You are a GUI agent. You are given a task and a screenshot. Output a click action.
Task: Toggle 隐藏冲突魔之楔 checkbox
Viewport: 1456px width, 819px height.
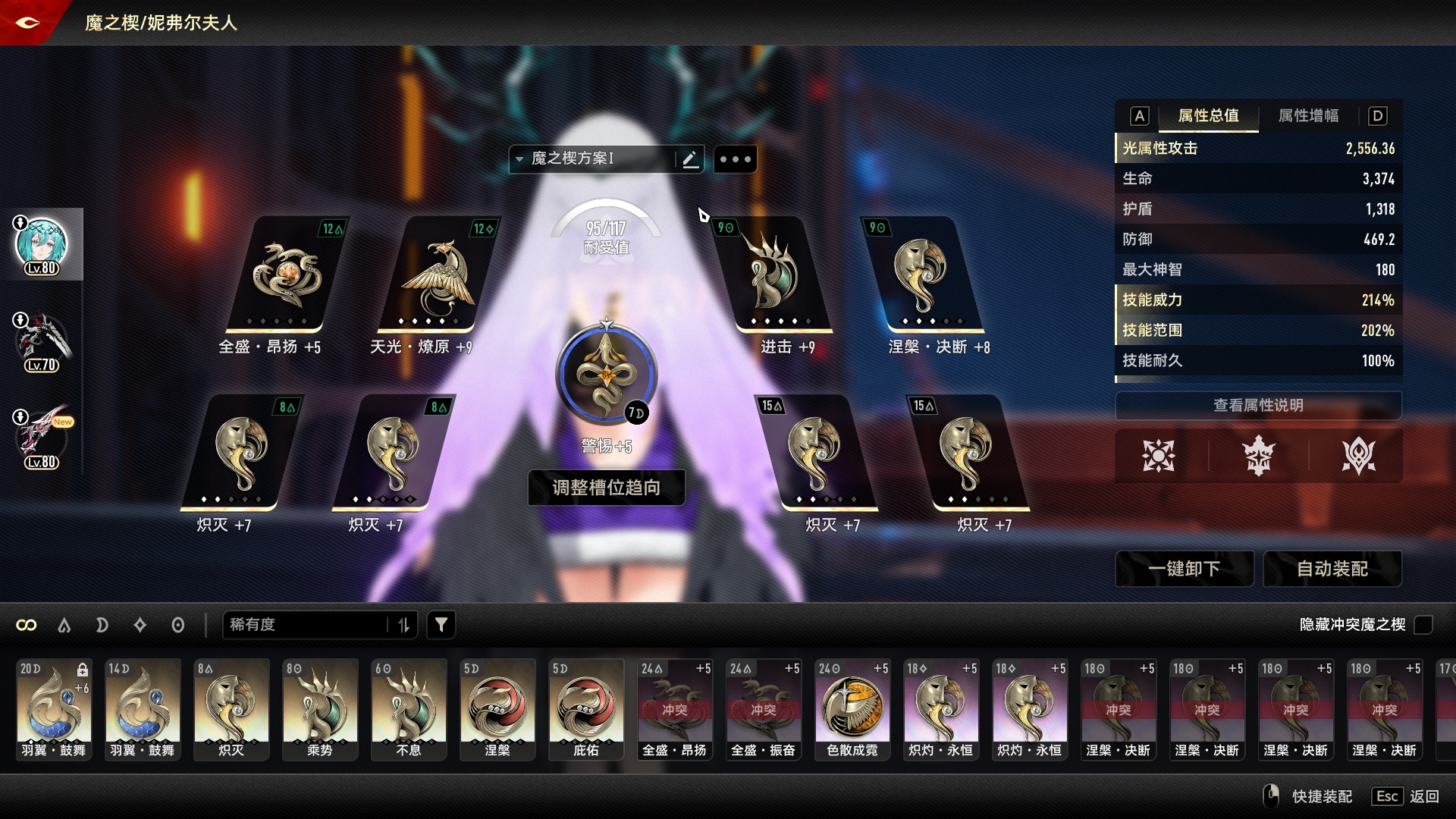[x=1423, y=625]
